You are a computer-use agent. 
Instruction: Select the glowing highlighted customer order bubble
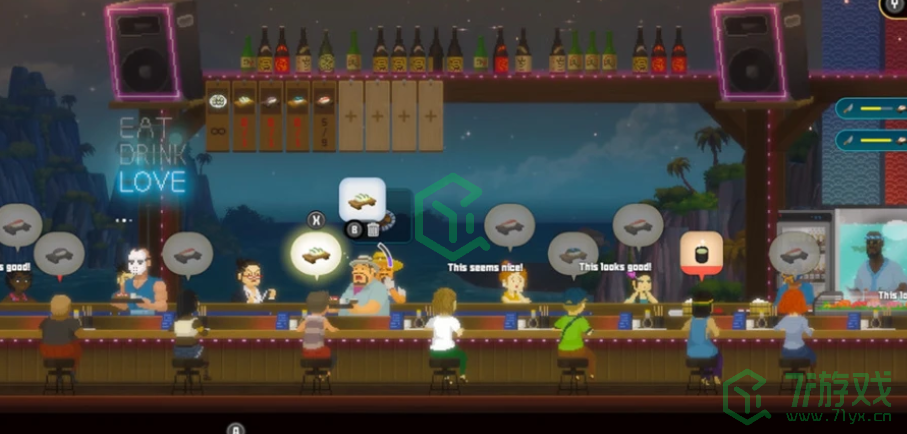(x=316, y=253)
